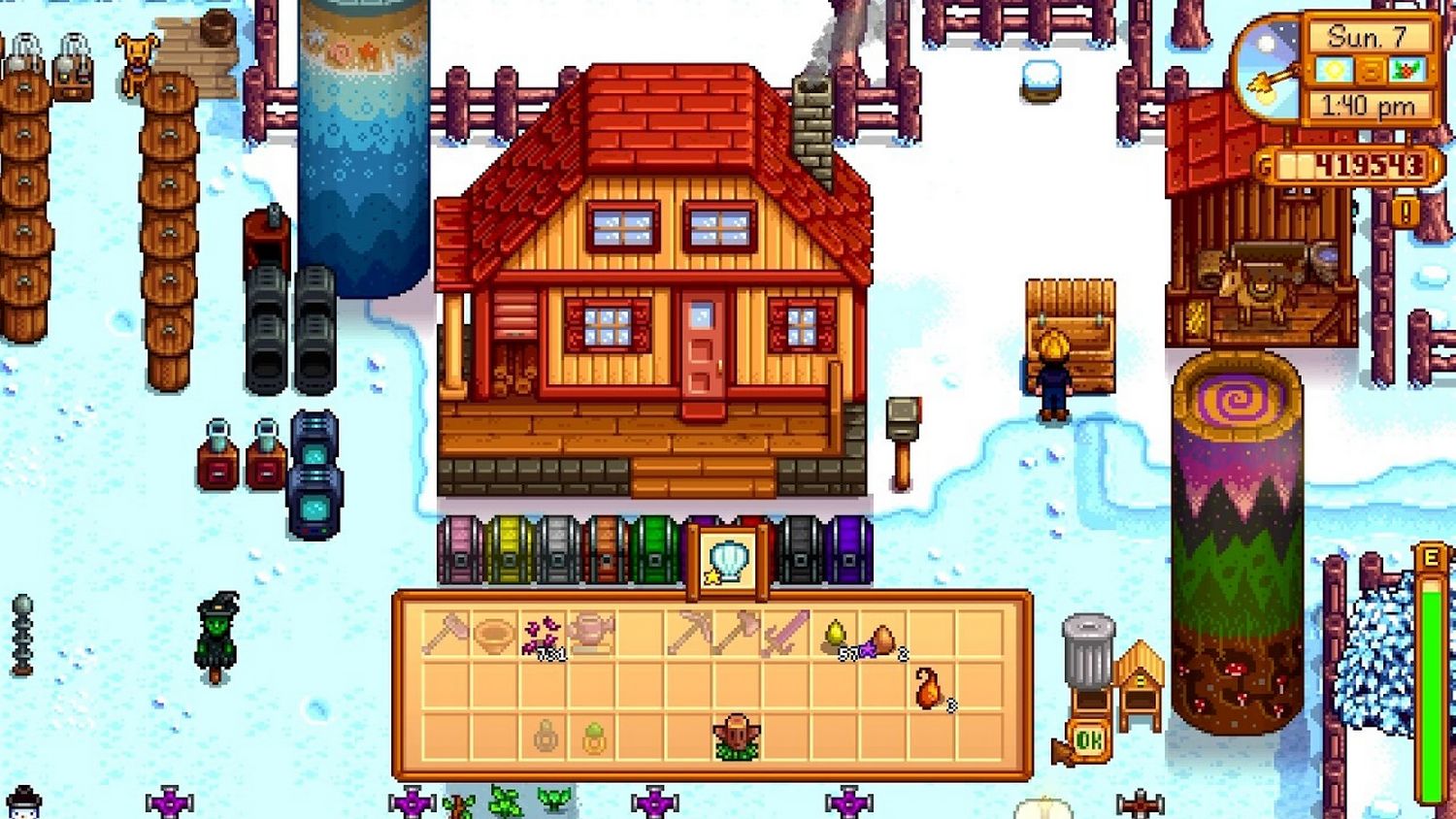The image size is (1456, 819).
Task: Ship the yellow bulb stack of 57
Action: pos(835,636)
